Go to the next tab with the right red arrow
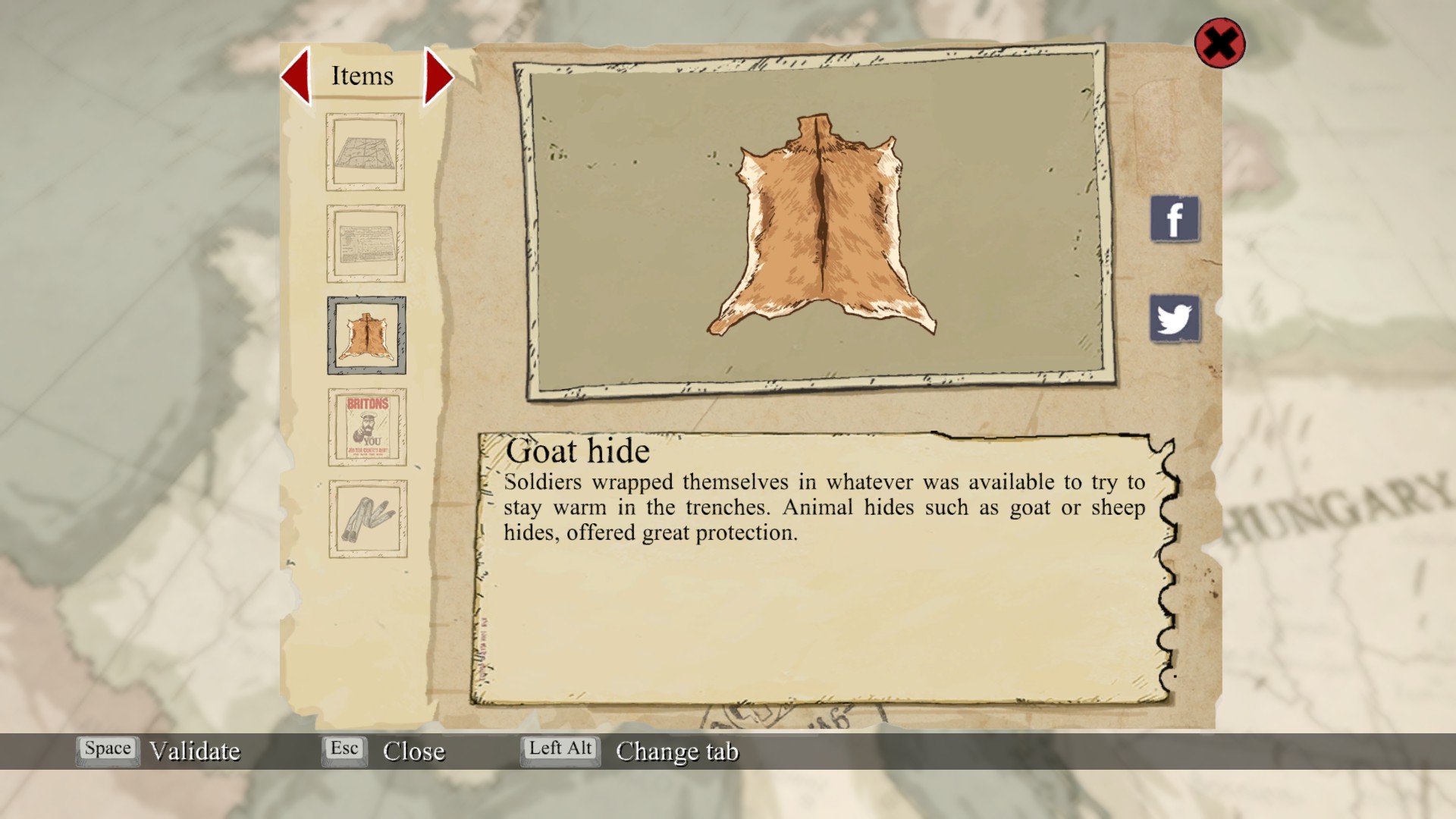This screenshot has height=819, width=1456. pos(438,77)
